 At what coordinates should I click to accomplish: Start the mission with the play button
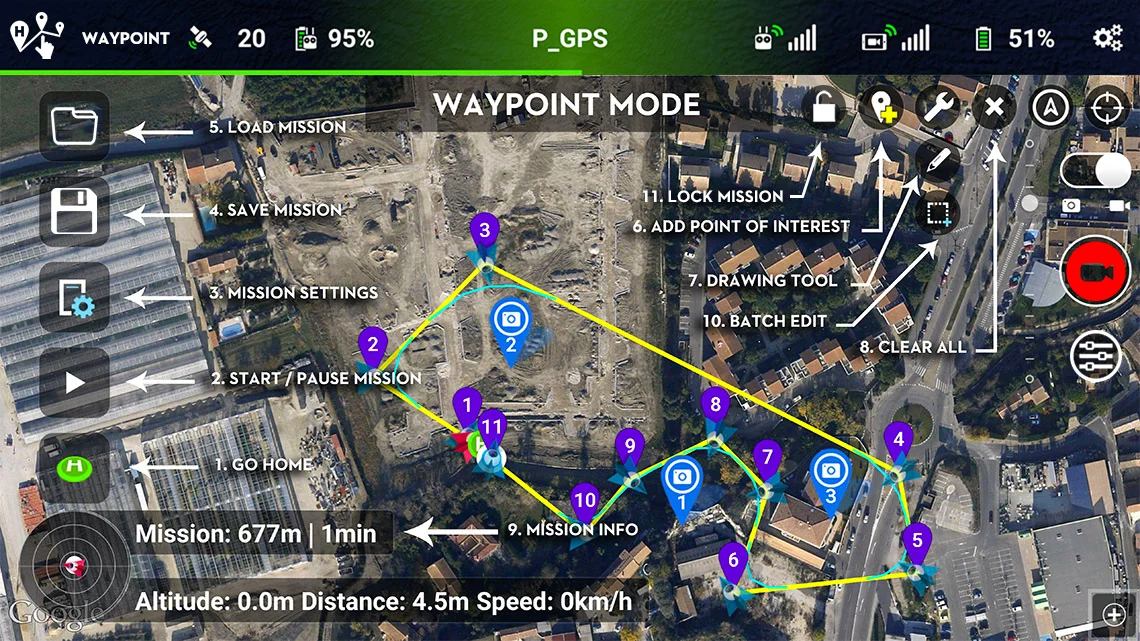pyautogui.click(x=74, y=382)
